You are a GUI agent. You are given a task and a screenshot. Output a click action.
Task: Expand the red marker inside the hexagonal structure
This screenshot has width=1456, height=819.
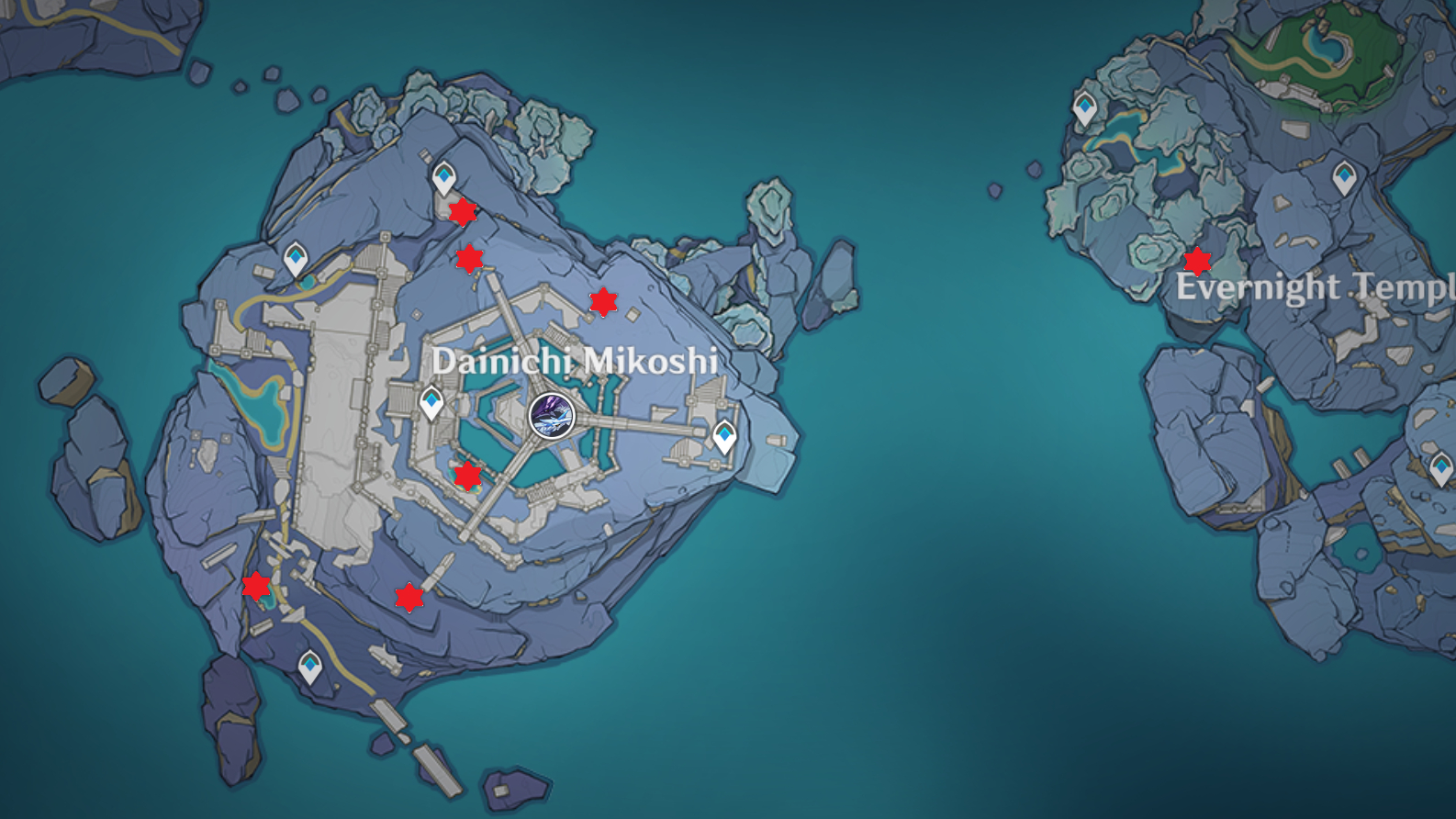click(x=466, y=476)
